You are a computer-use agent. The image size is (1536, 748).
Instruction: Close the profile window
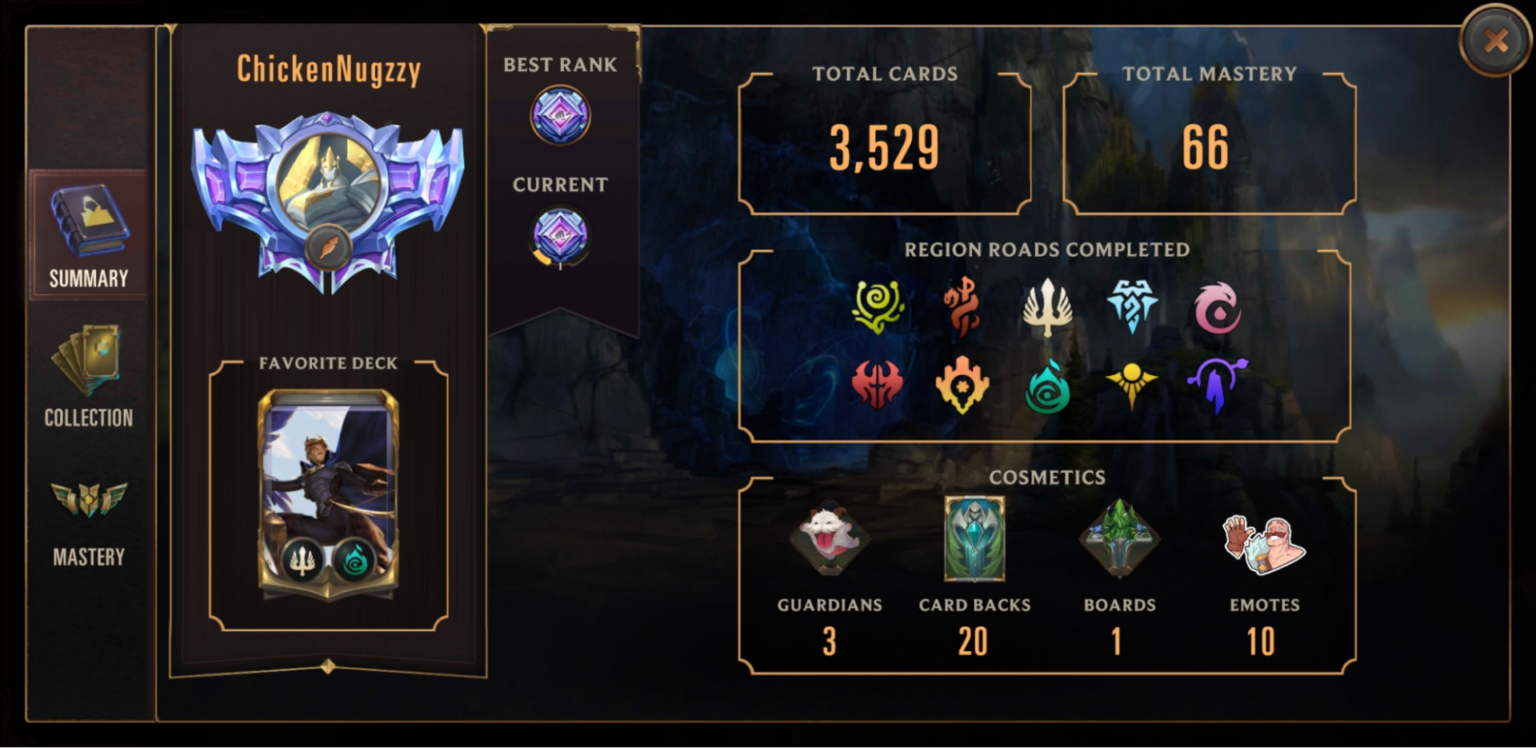[1495, 41]
